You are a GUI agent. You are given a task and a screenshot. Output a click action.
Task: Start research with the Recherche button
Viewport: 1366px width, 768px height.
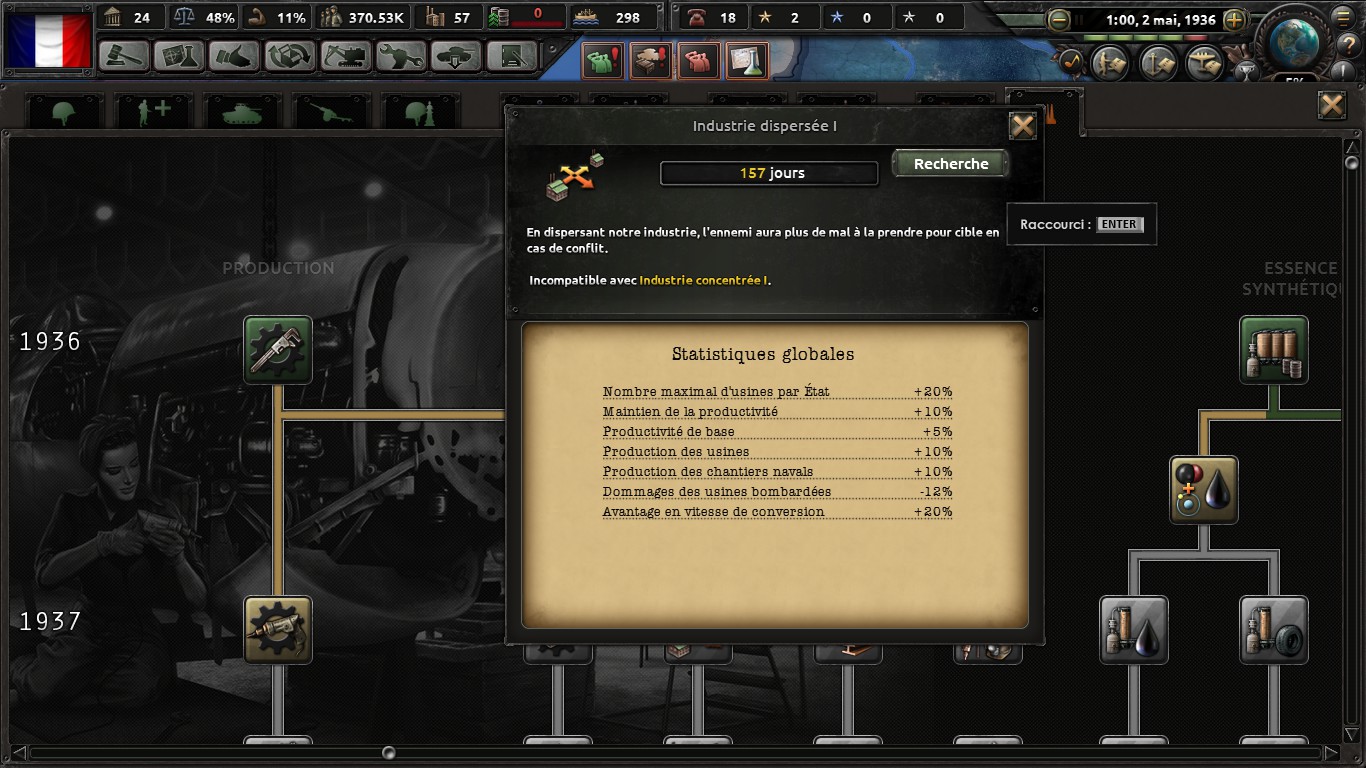[x=950, y=164]
